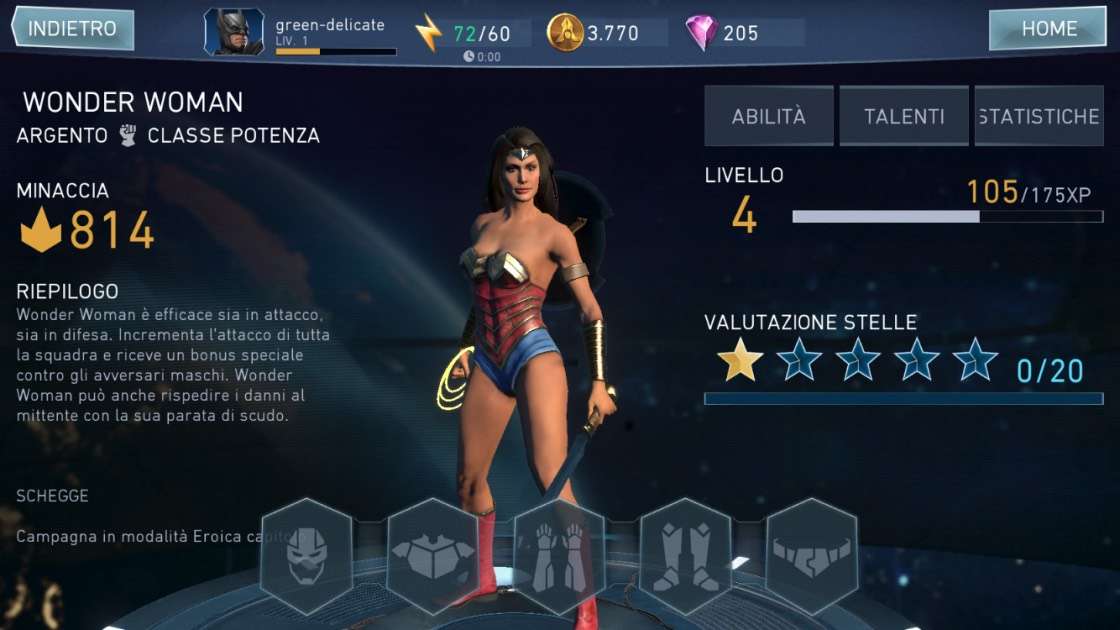Select the belt accessory gear slot
The height and width of the screenshot is (630, 1120).
[x=812, y=556]
